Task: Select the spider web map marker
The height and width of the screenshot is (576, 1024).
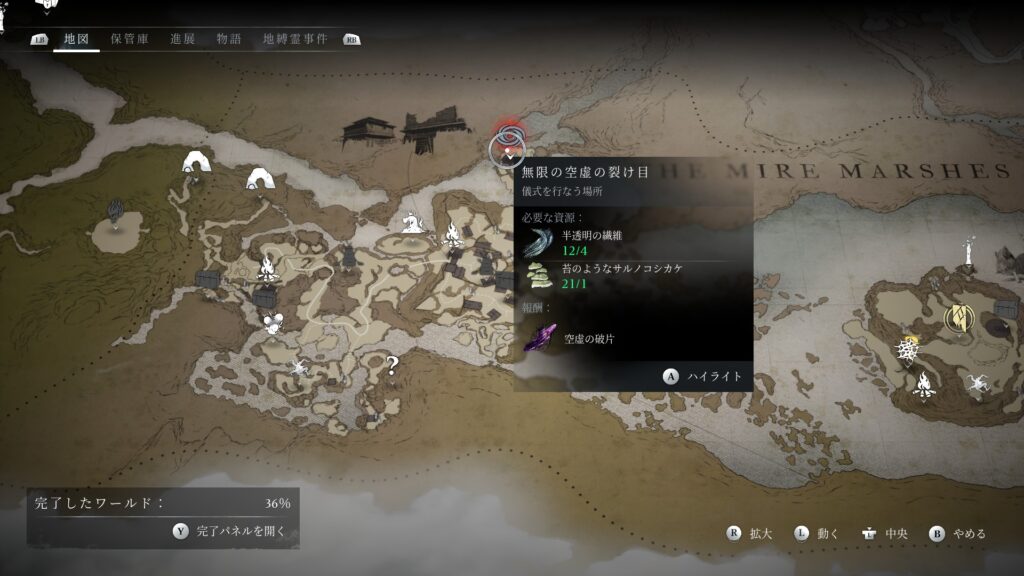Action: tap(905, 350)
